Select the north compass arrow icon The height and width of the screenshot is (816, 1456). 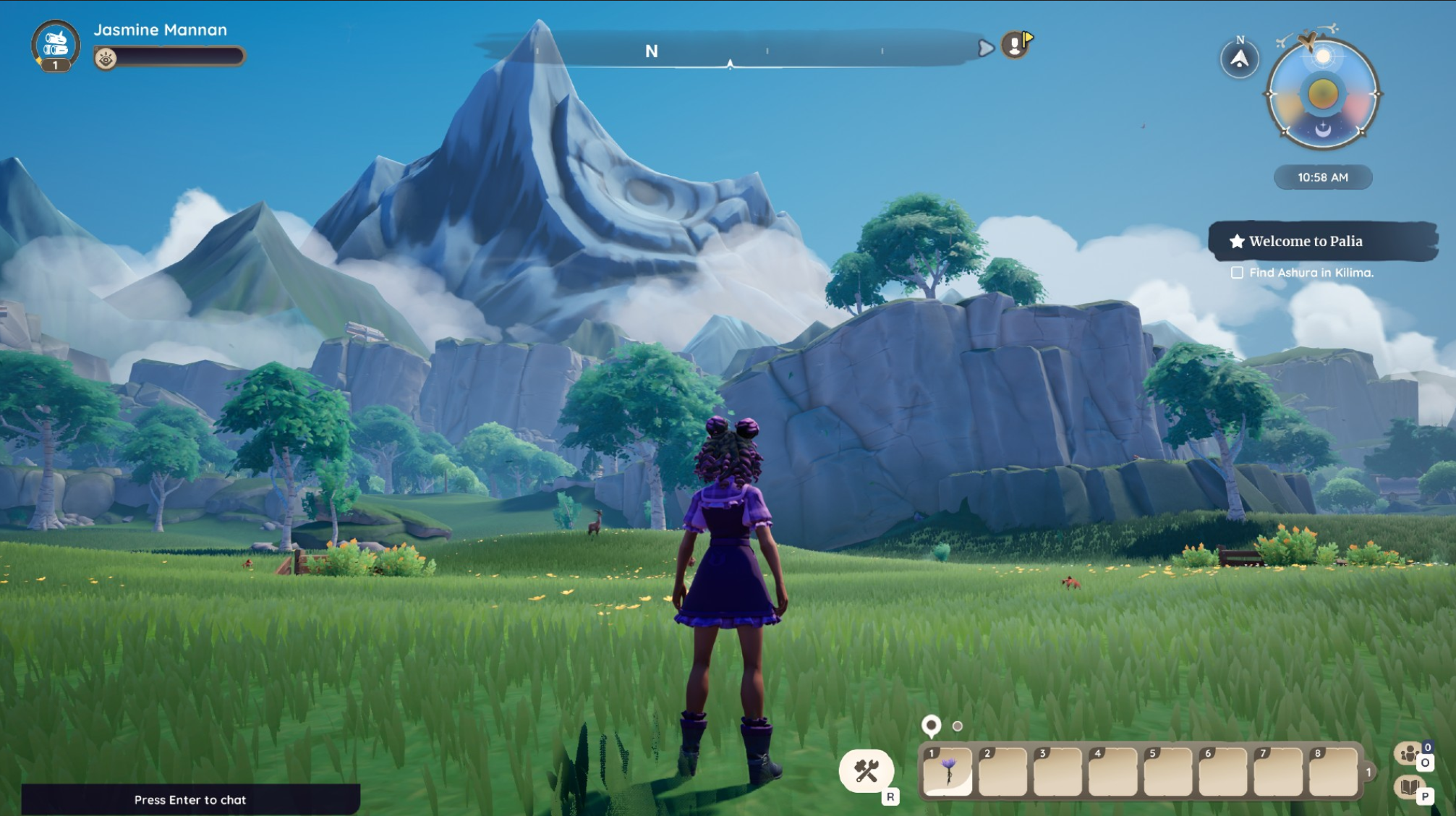click(1240, 59)
